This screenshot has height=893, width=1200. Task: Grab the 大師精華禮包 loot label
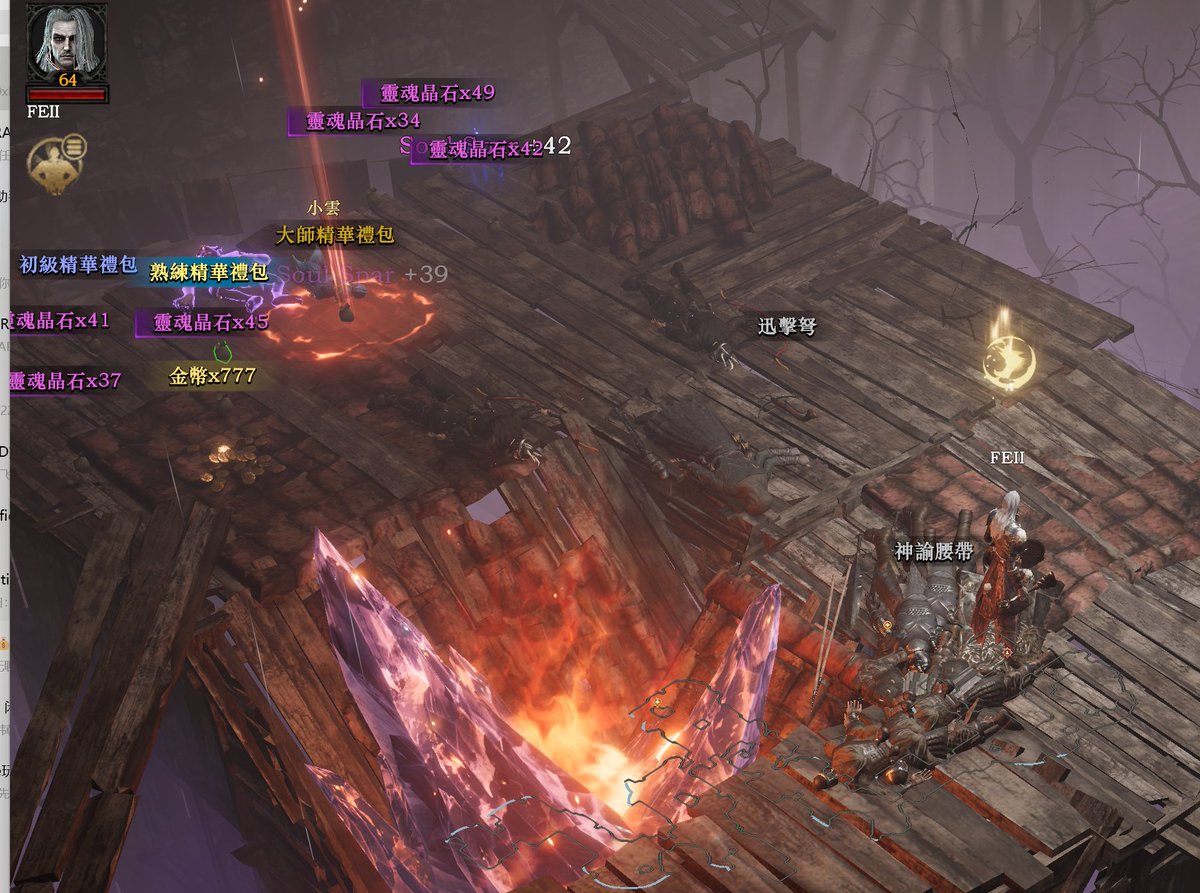click(335, 236)
